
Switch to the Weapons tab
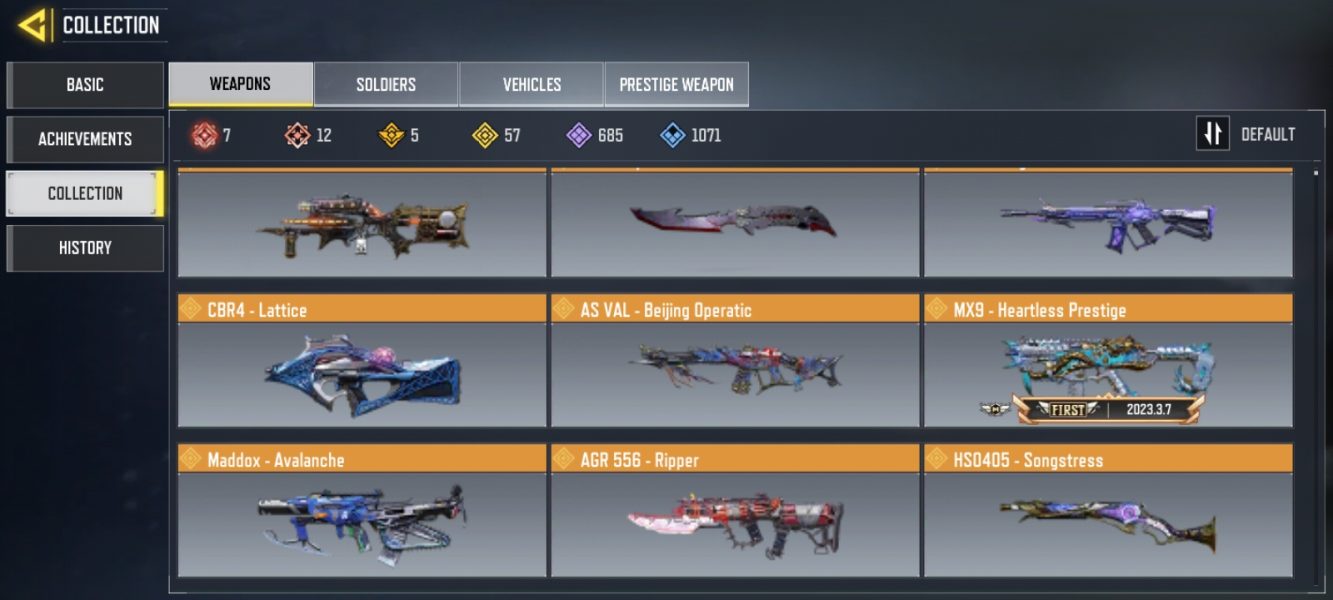(240, 84)
